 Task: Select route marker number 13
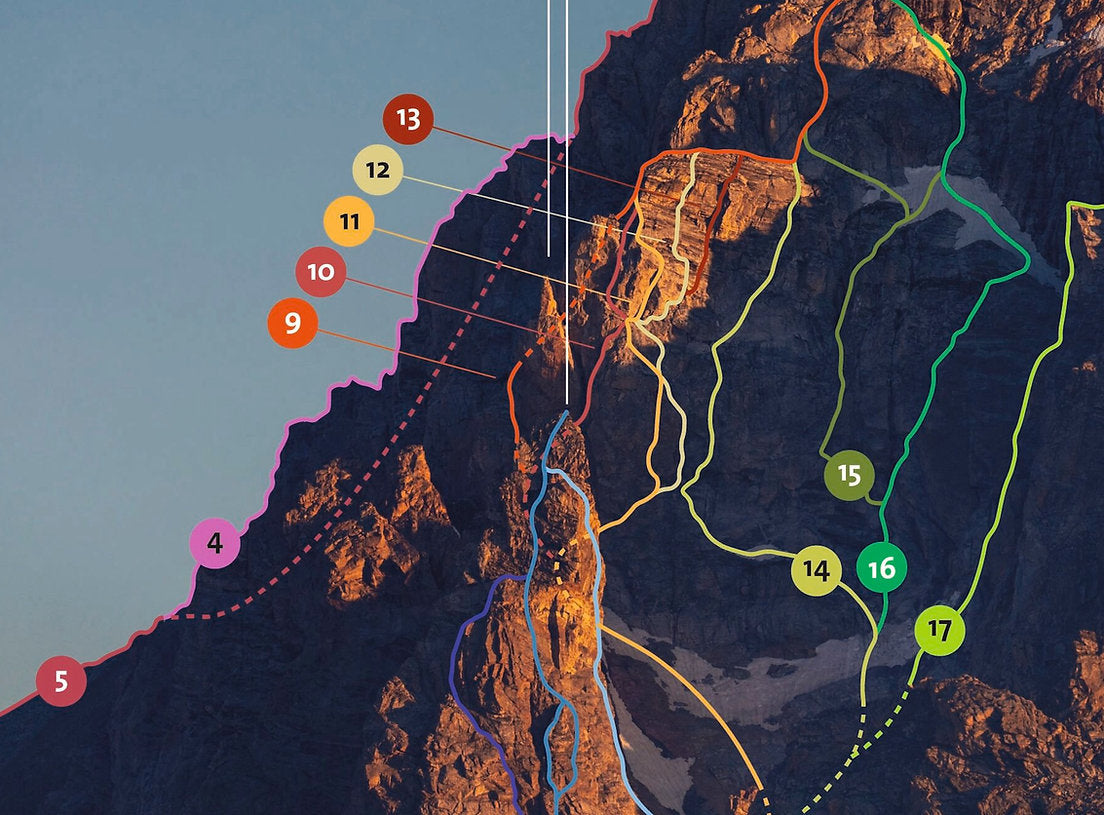coord(407,119)
